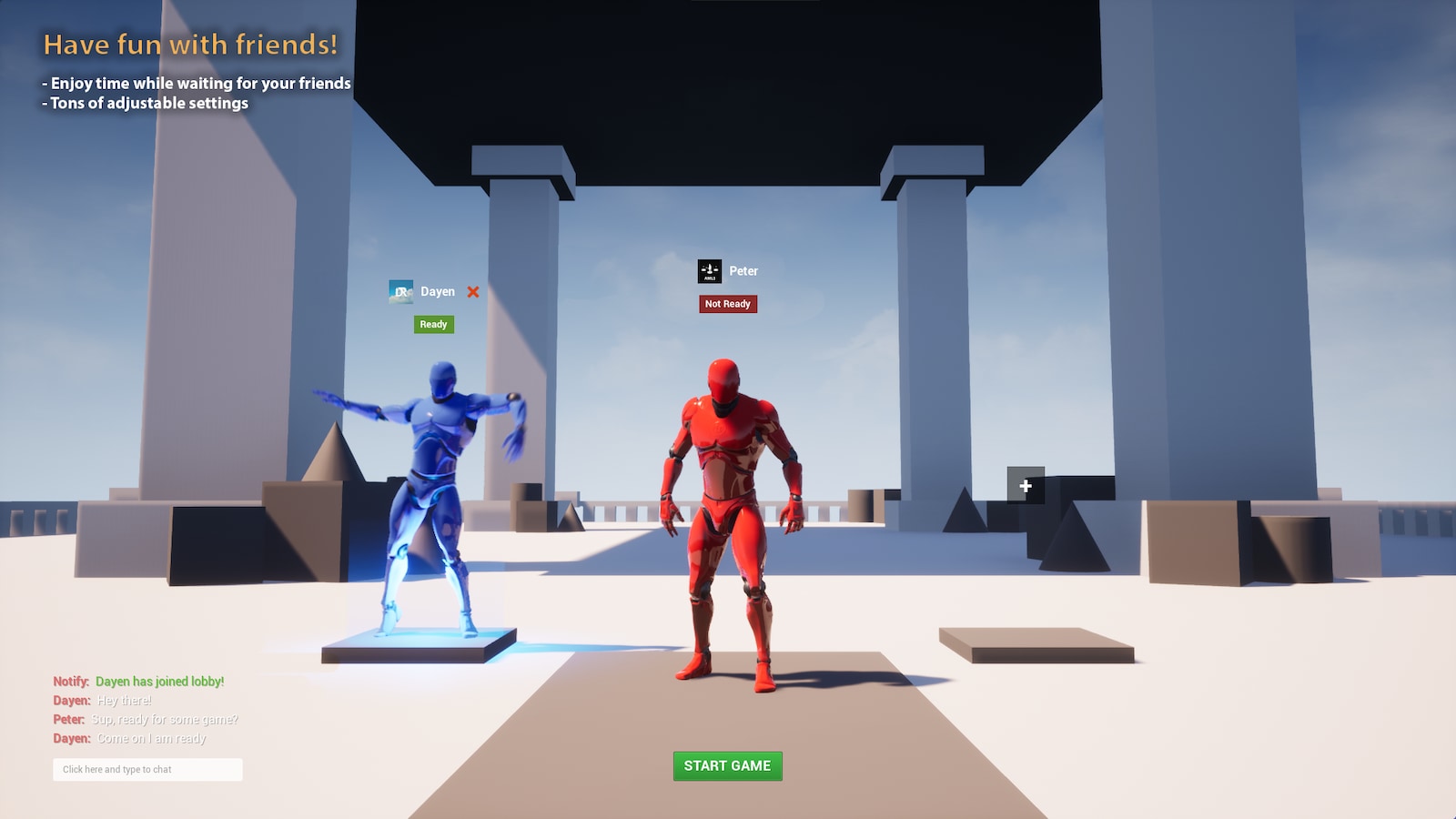Click the plus icon to invite a player
This screenshot has height=819, width=1456.
[x=1025, y=486]
